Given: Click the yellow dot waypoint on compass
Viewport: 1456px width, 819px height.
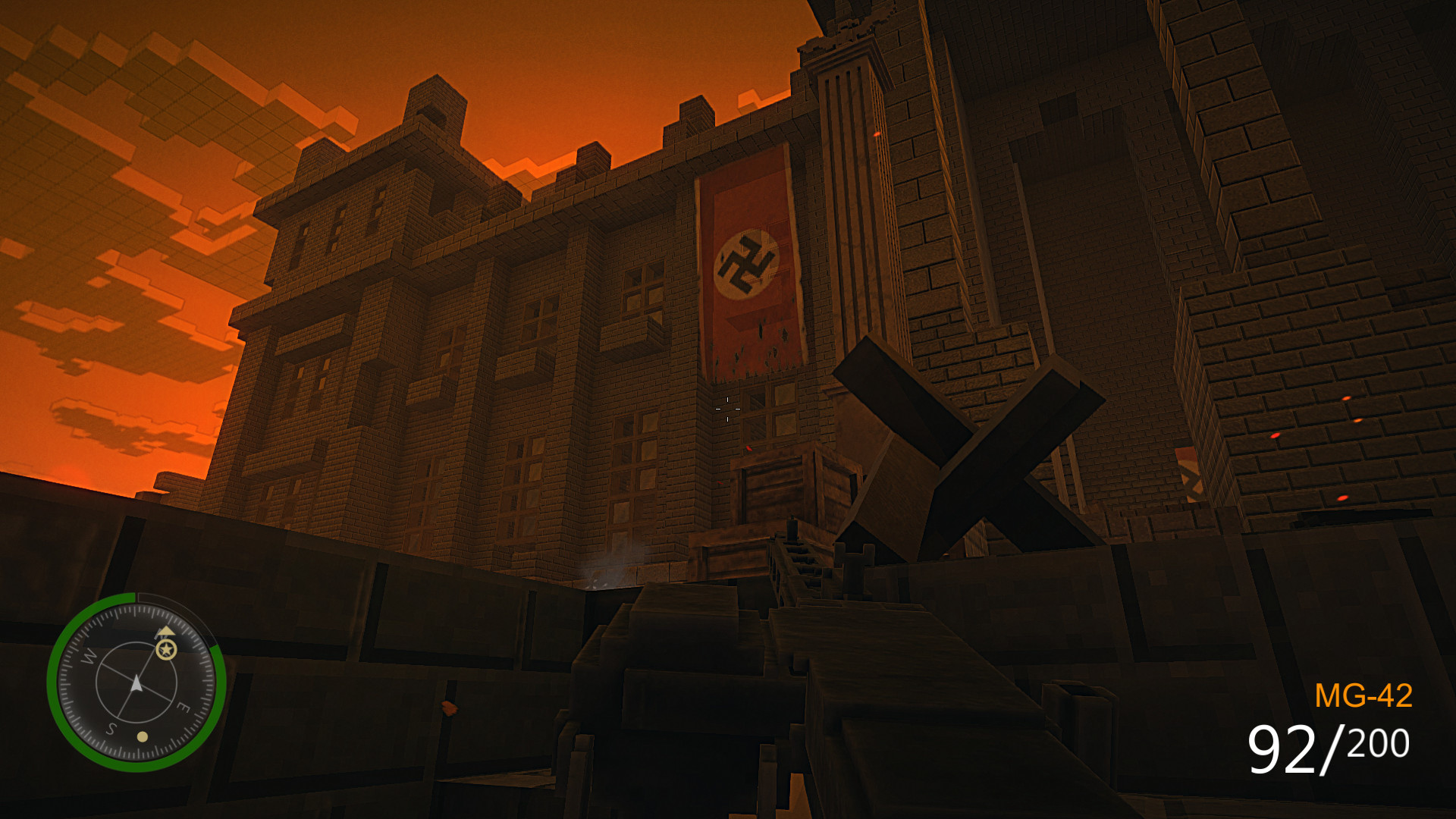Looking at the screenshot, I should (x=143, y=738).
